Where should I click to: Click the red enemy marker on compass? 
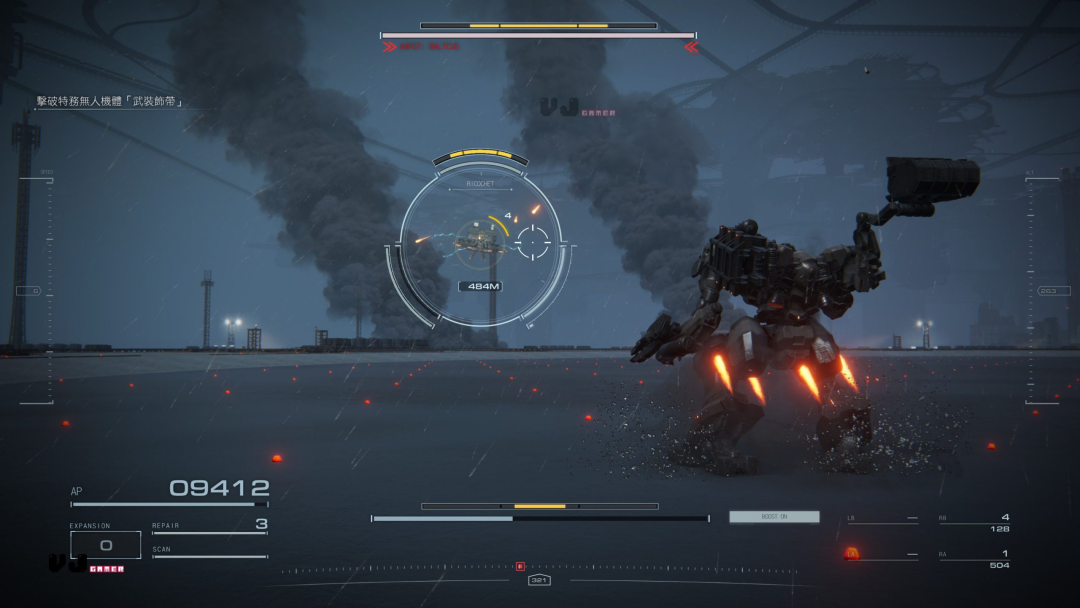coord(520,566)
